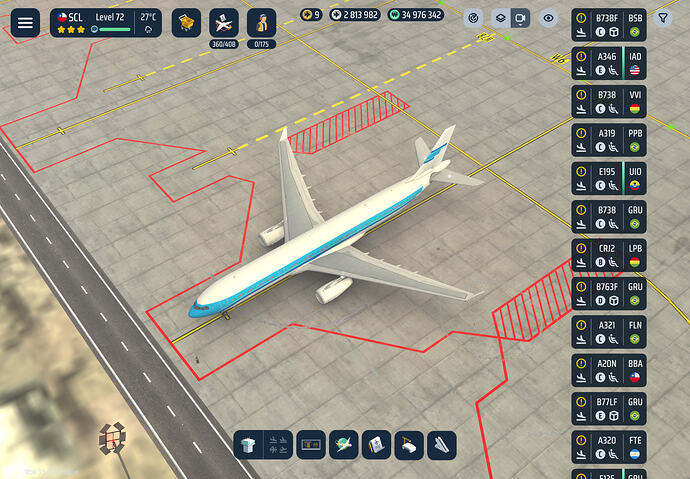Open the construction crane build menu
The height and width of the screenshot is (479, 690).
[x=409, y=445]
